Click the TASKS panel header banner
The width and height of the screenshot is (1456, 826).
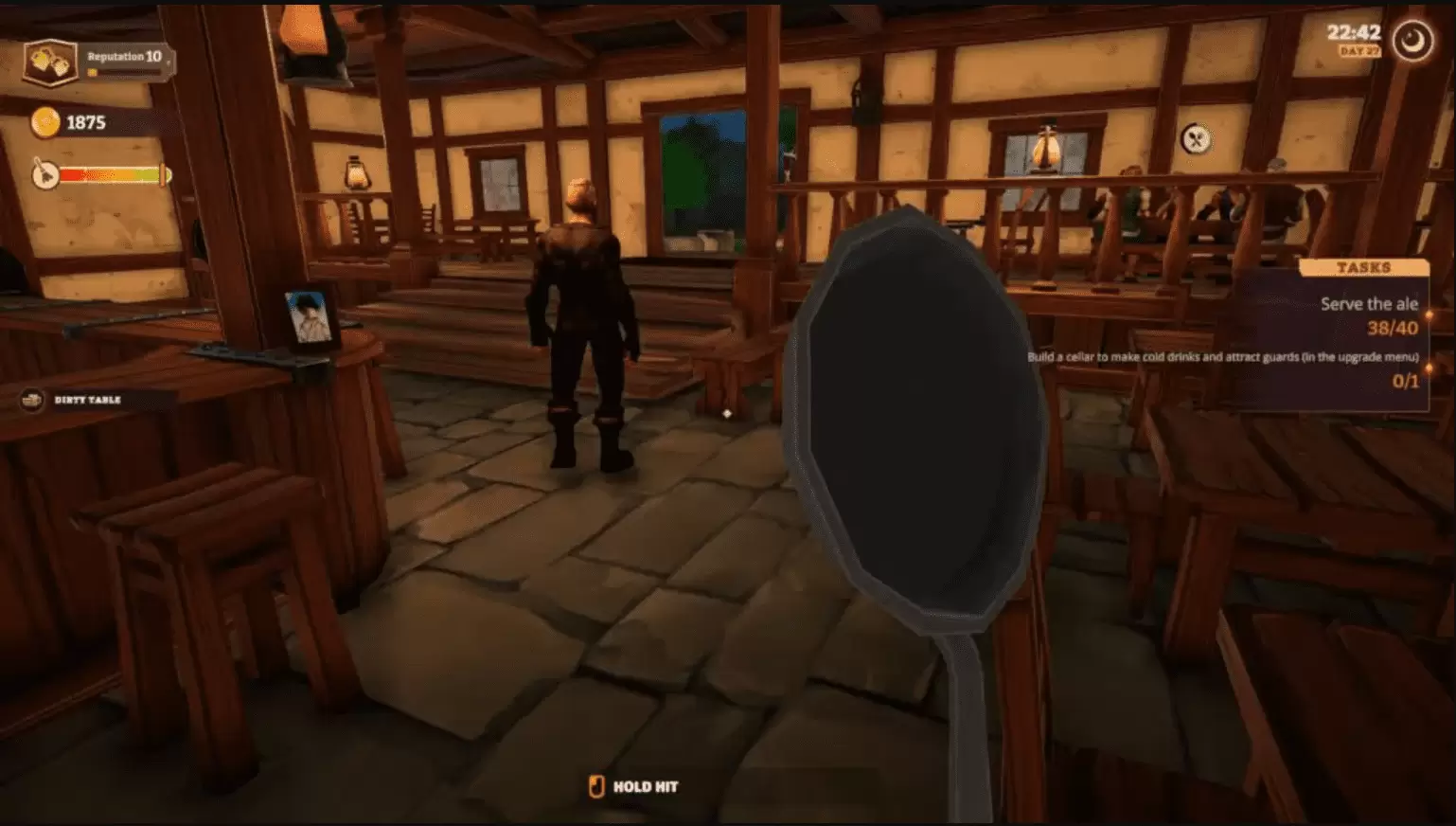[x=1363, y=266]
